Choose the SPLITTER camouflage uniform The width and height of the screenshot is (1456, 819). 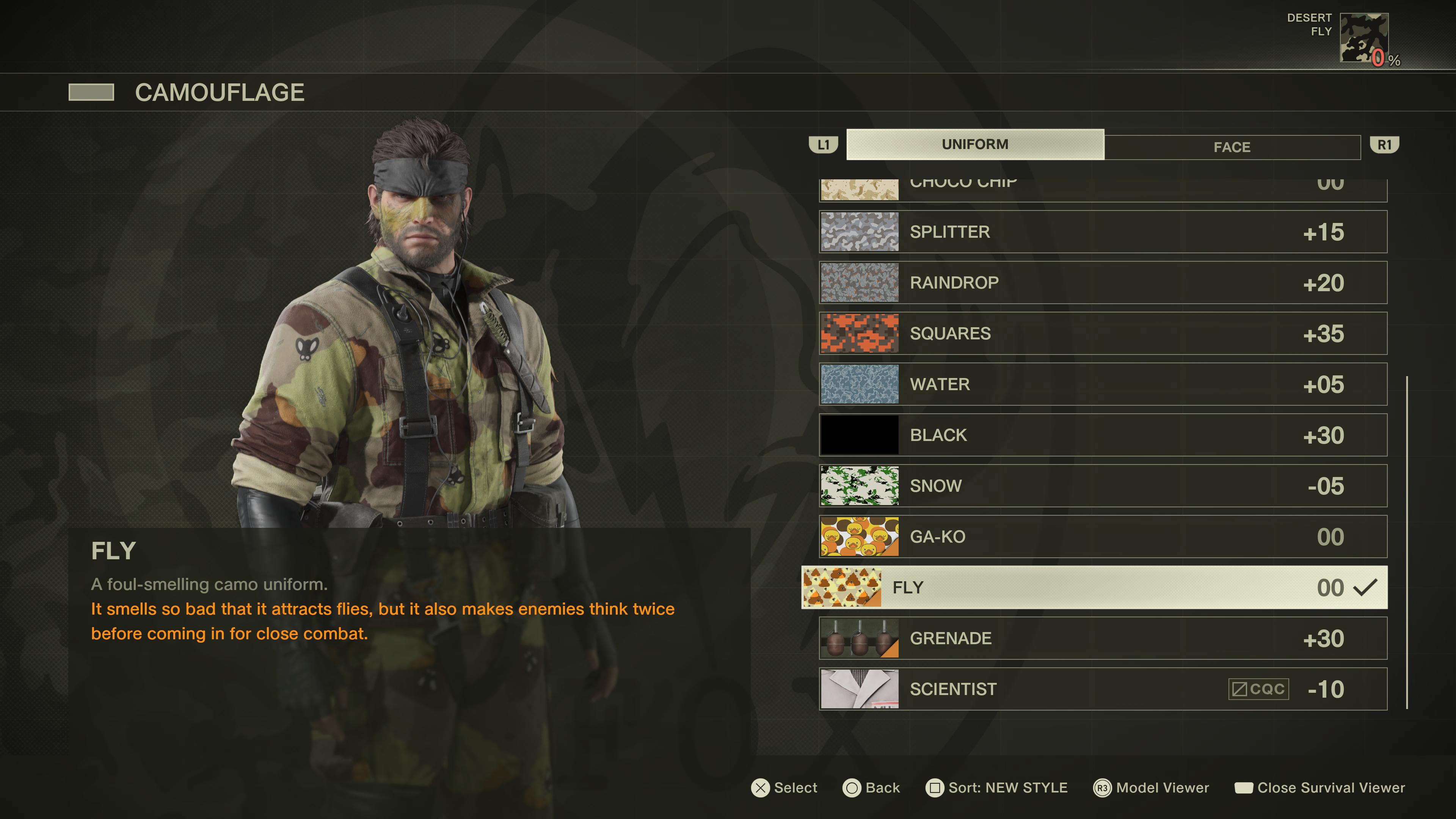pyautogui.click(x=1102, y=232)
